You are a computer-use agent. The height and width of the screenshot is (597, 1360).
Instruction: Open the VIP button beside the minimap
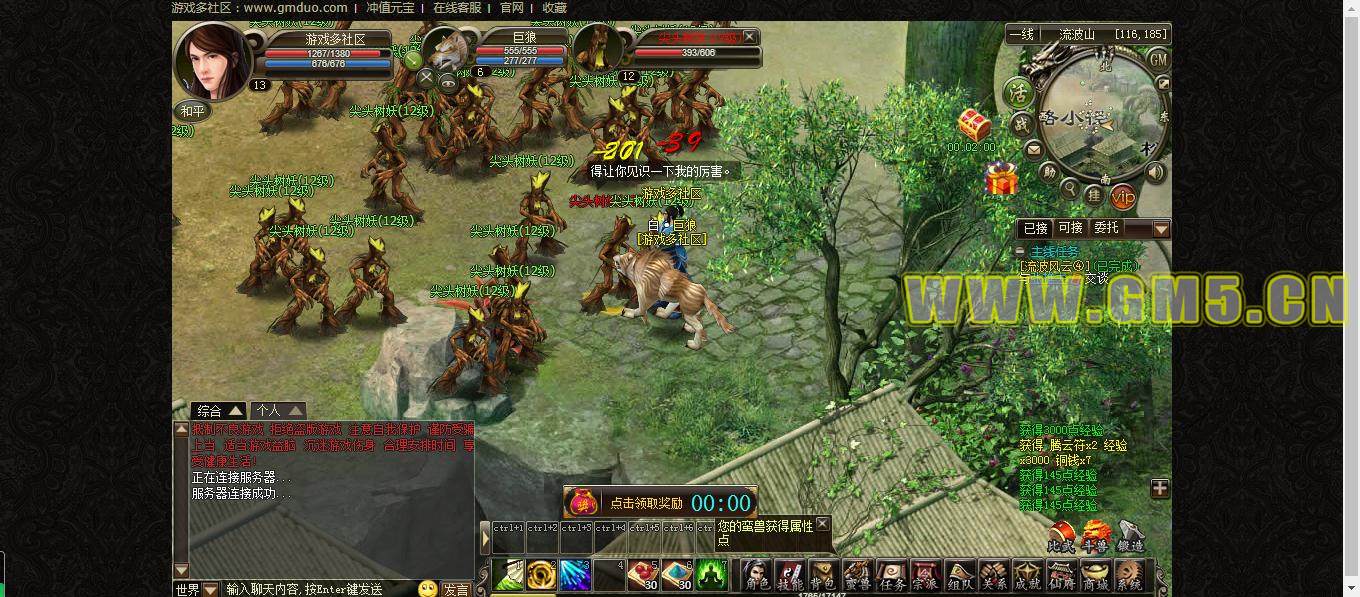pyautogui.click(x=1123, y=196)
